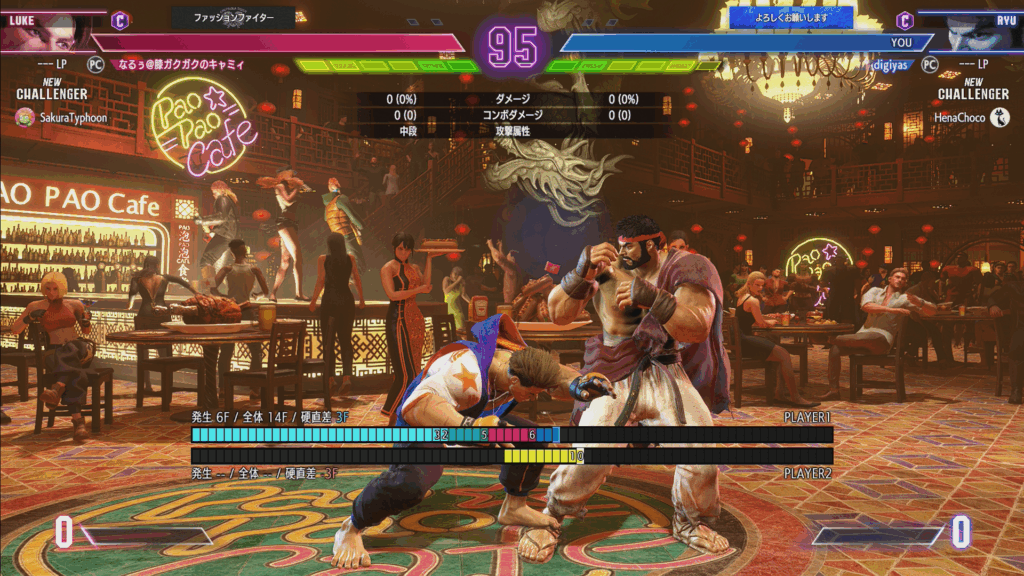The width and height of the screenshot is (1024, 576).
Task: Click the よろしくお願いします message banner
Action: 791,17
